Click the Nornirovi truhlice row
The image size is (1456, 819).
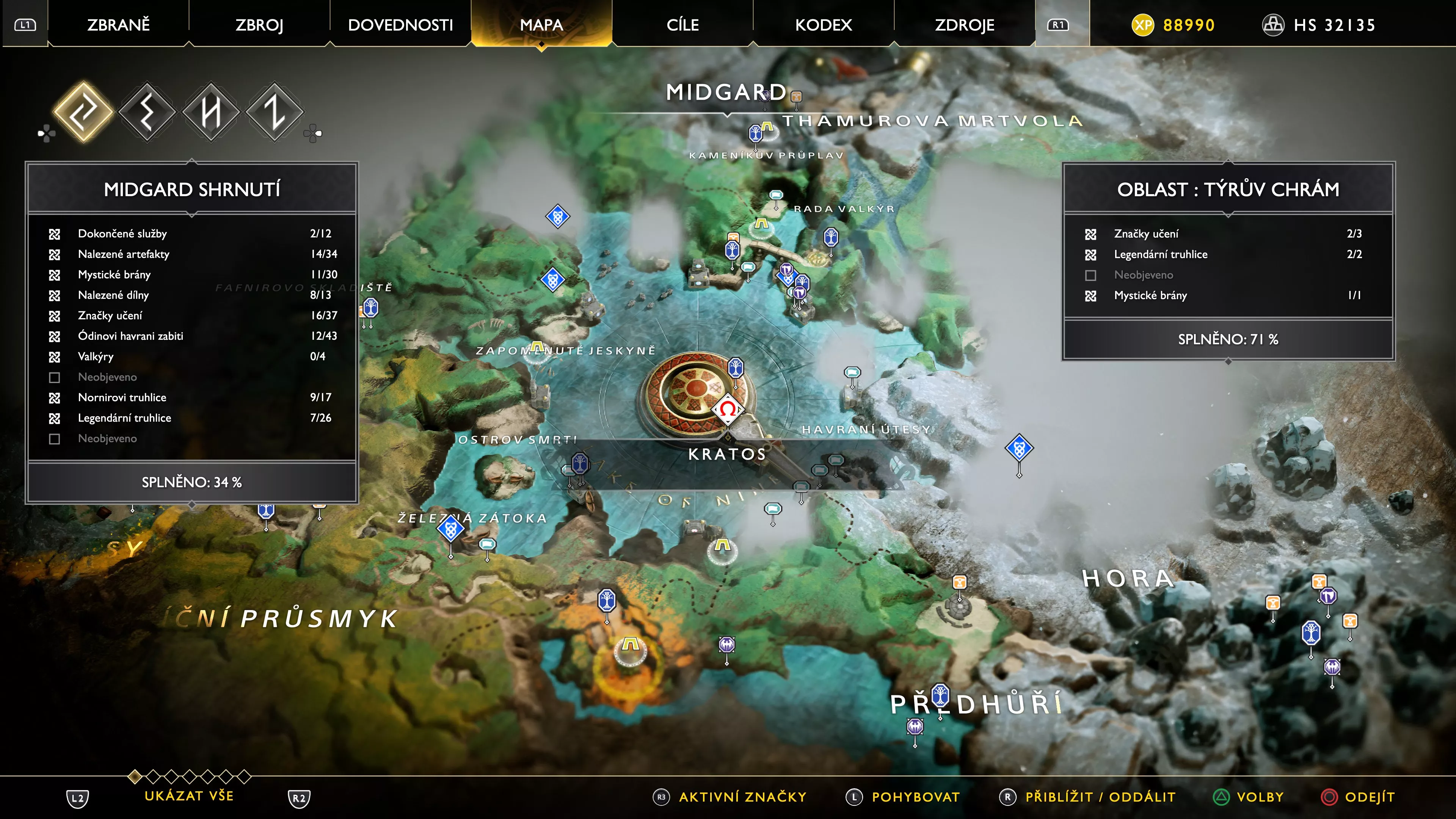pyautogui.click(x=192, y=397)
